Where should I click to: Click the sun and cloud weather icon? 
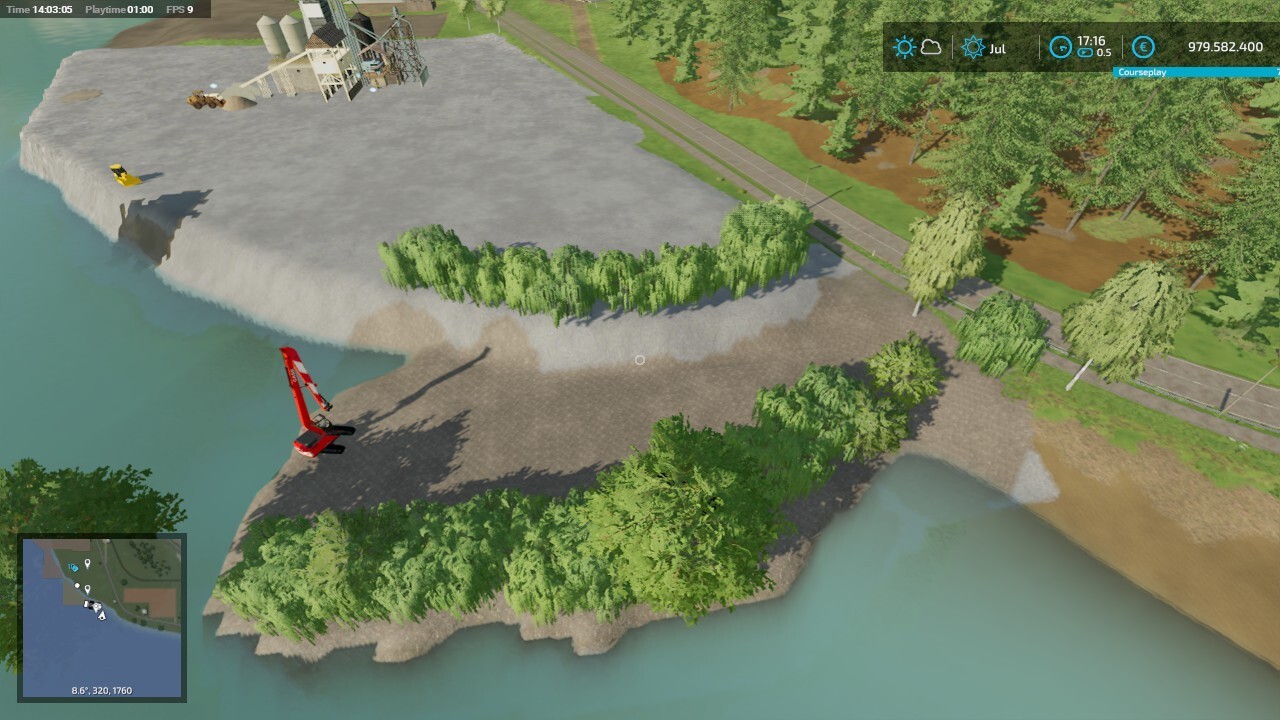tap(917, 48)
